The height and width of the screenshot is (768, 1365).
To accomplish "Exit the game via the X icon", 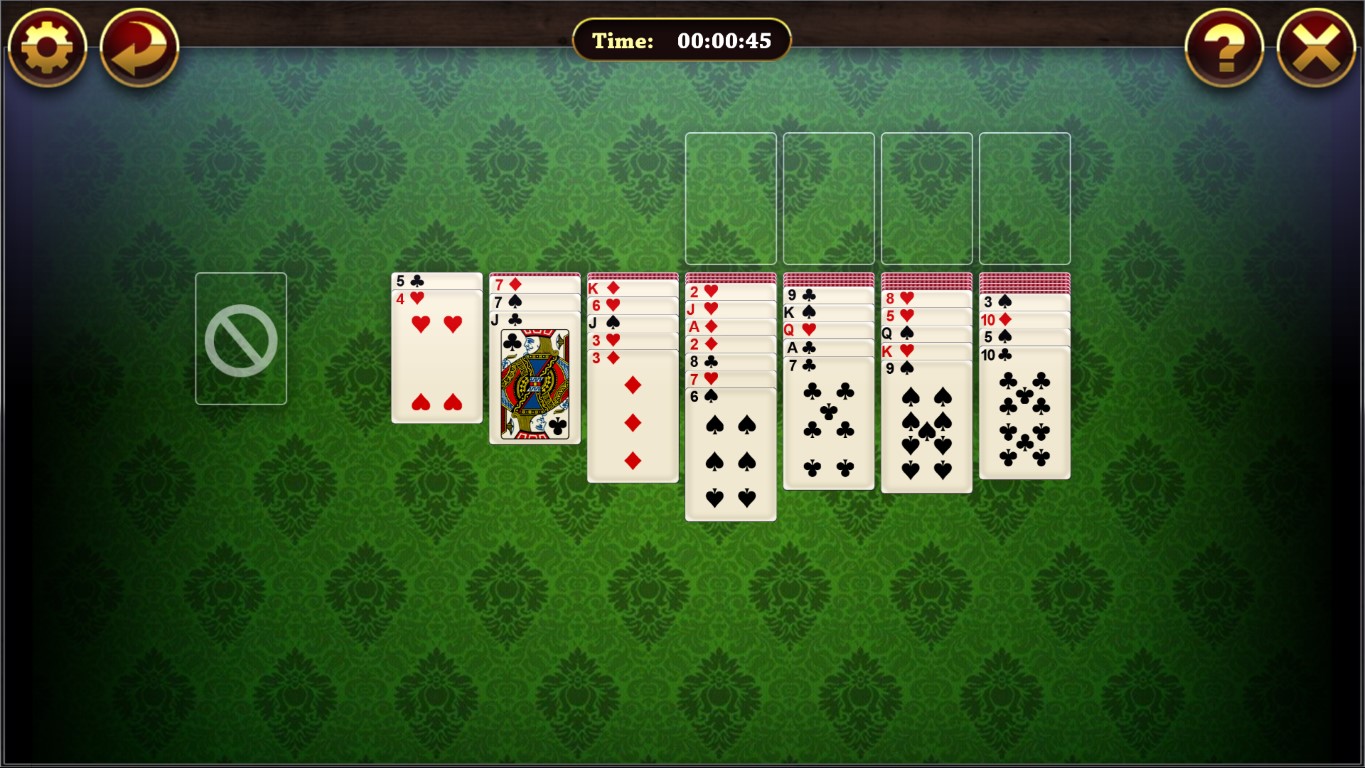I will coord(1316,47).
